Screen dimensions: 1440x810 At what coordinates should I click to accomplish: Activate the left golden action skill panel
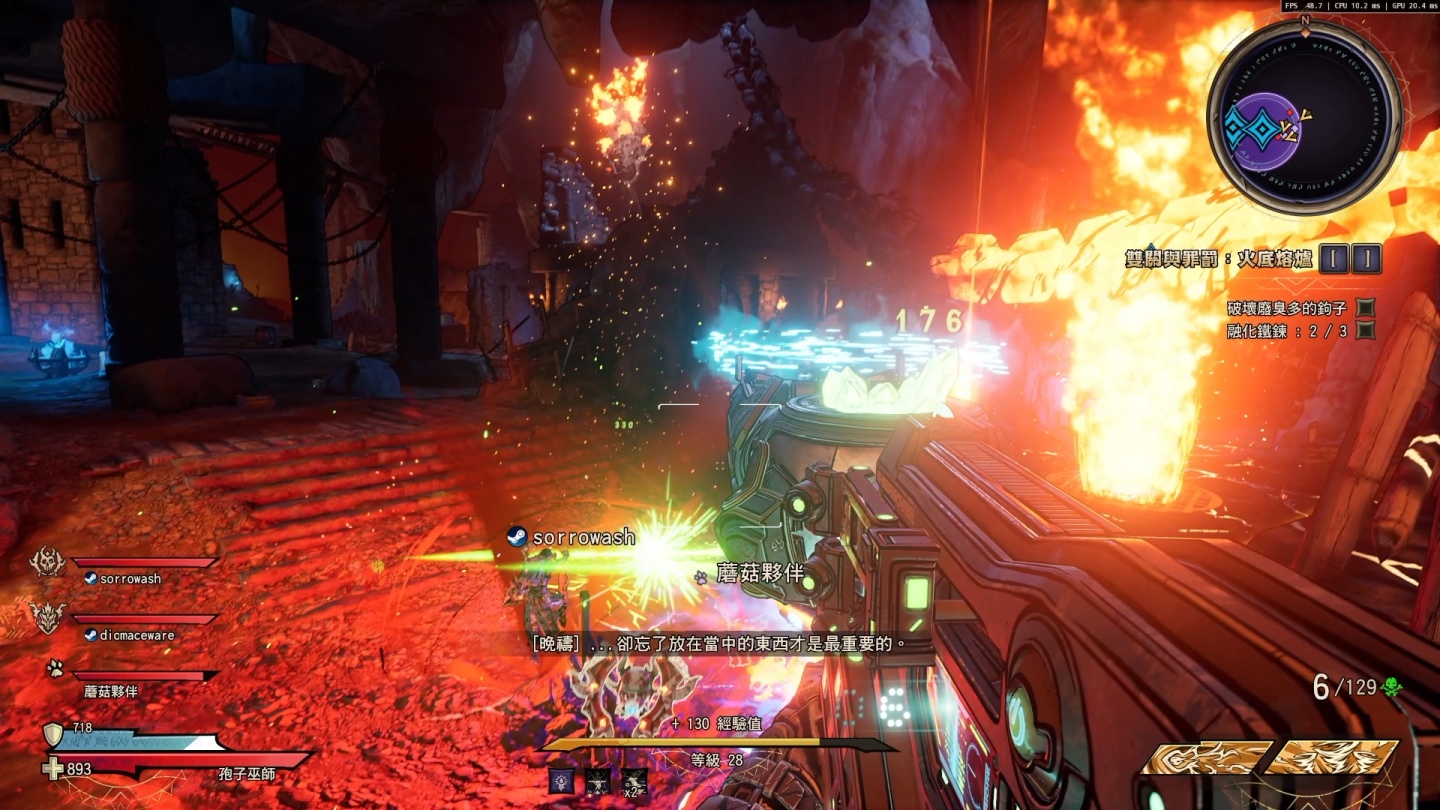coord(1207,757)
